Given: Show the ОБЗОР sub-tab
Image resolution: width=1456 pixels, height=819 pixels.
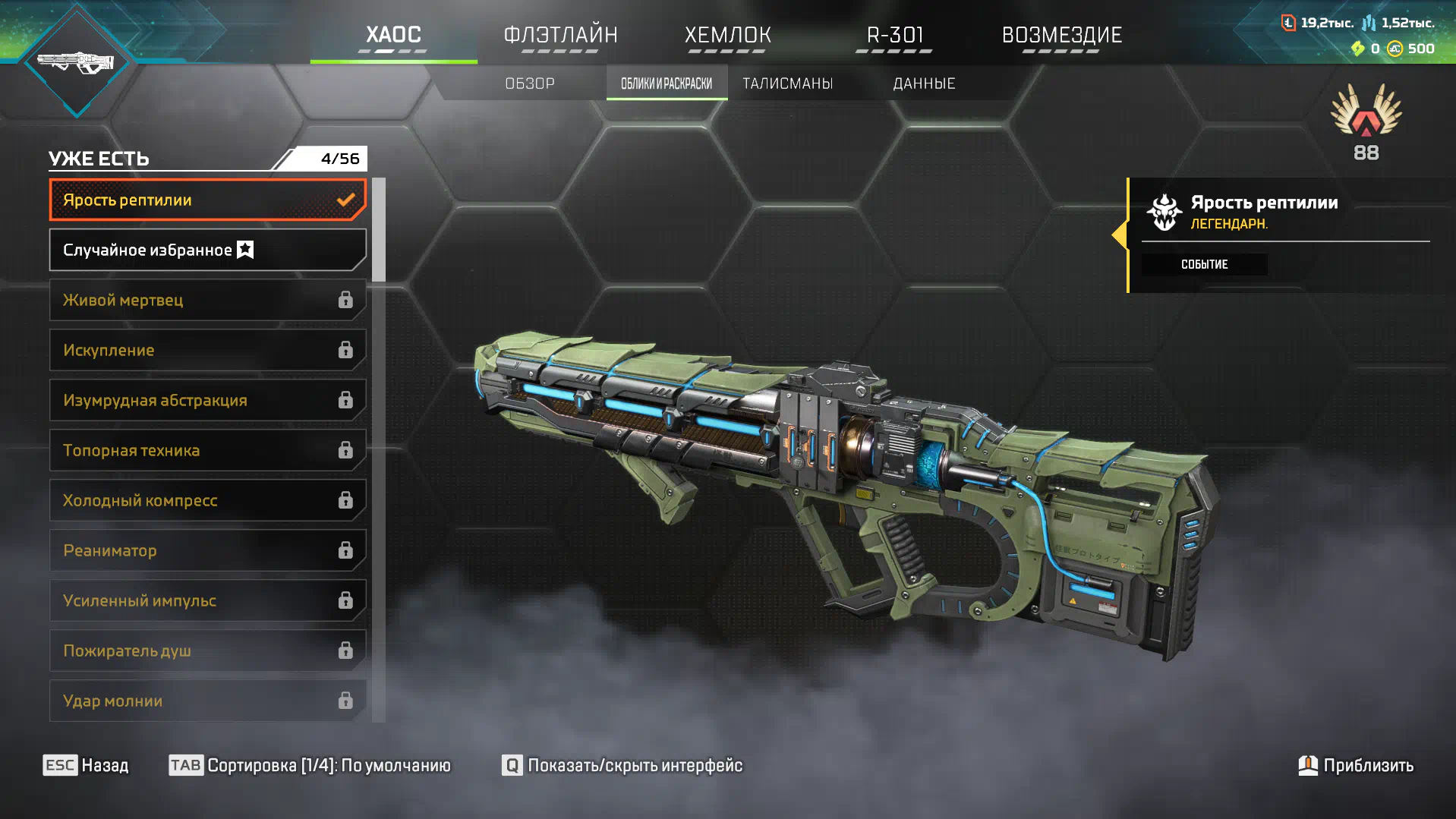Looking at the screenshot, I should [x=530, y=83].
